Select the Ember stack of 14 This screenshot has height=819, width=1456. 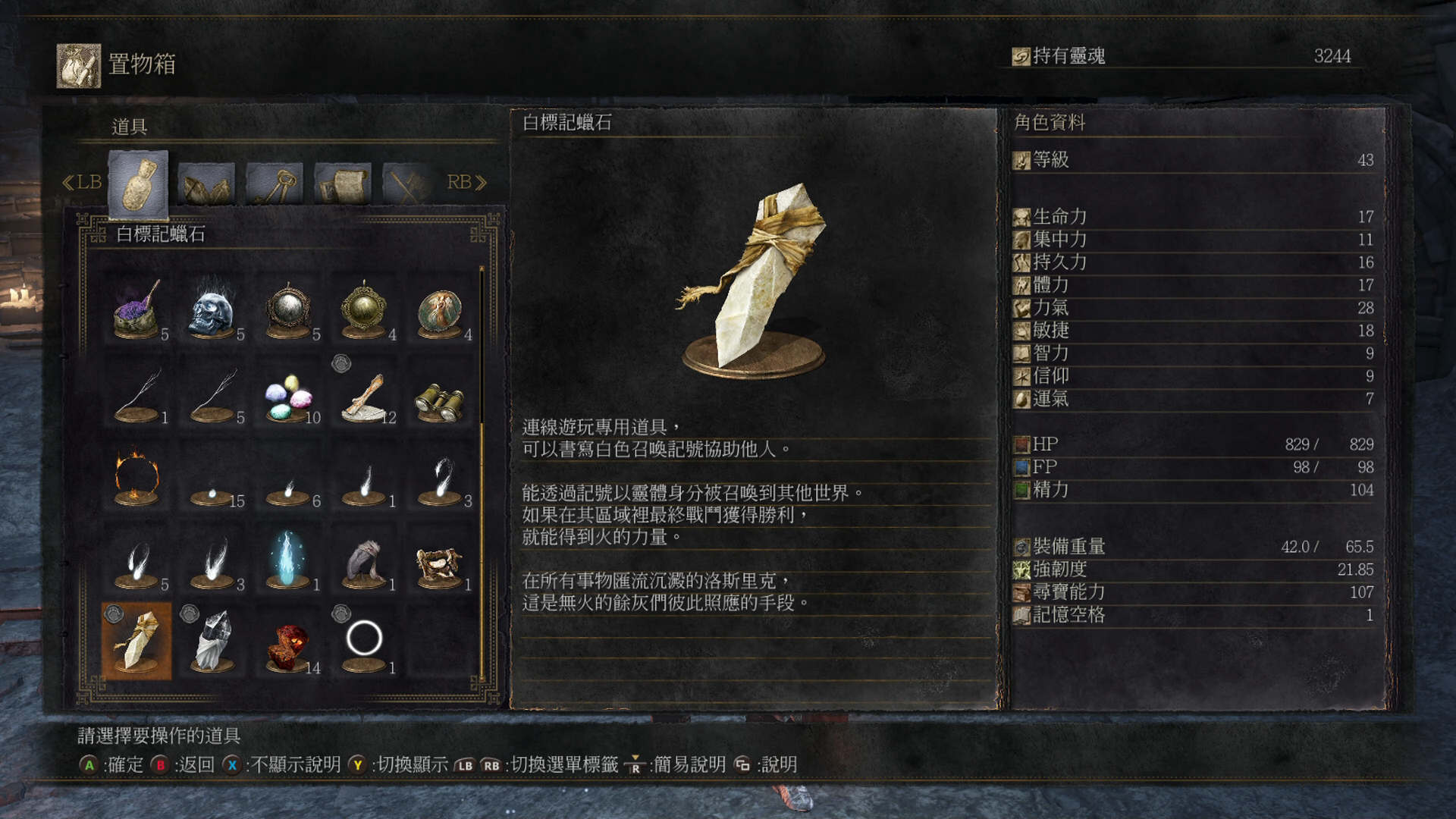tap(288, 645)
